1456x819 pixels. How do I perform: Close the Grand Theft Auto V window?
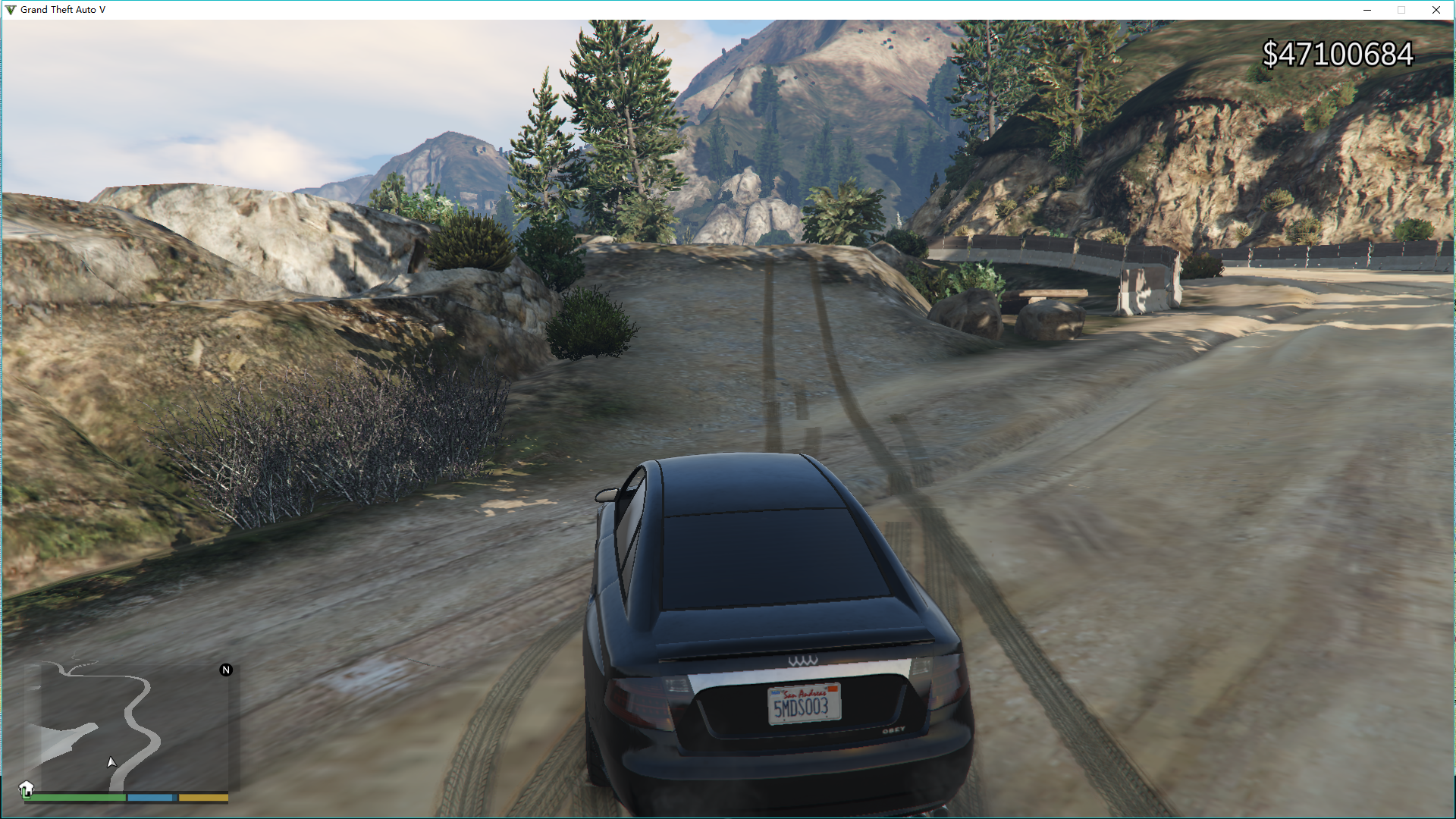coord(1436,10)
